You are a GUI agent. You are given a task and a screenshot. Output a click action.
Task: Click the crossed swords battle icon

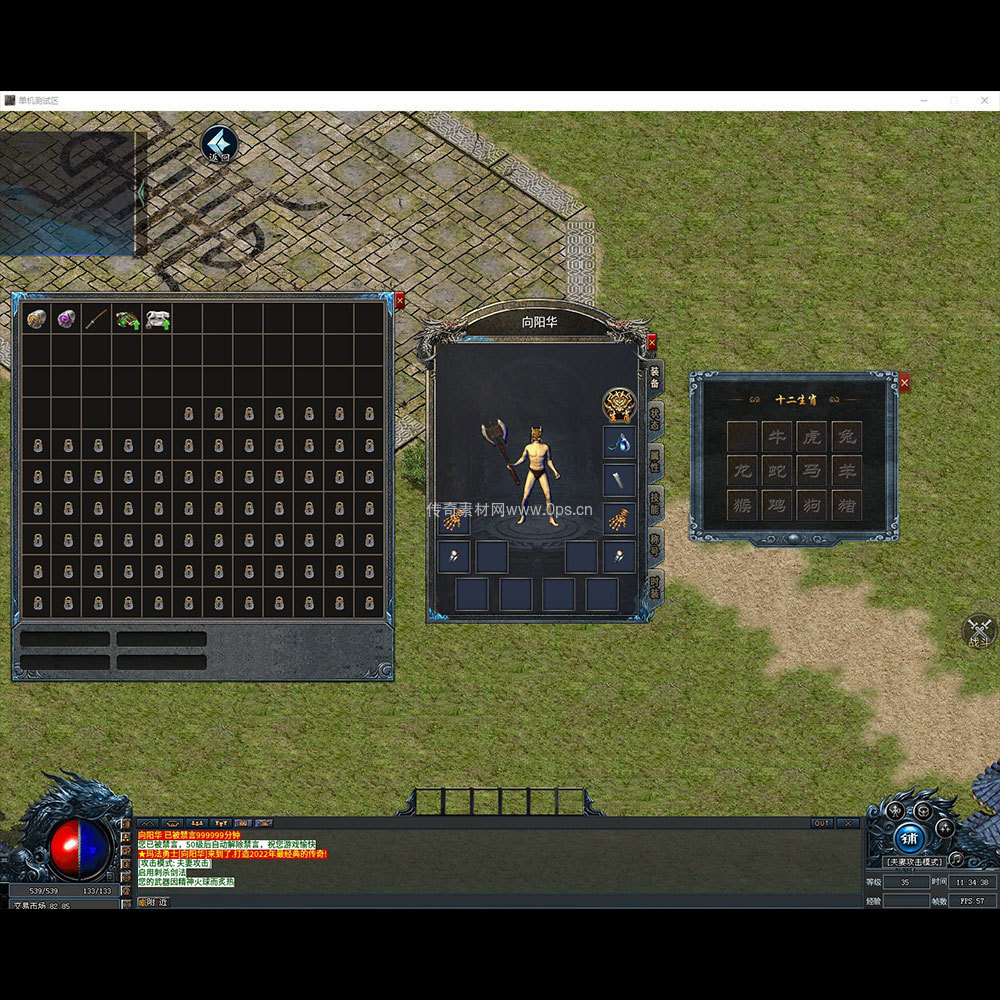pyautogui.click(x=979, y=630)
